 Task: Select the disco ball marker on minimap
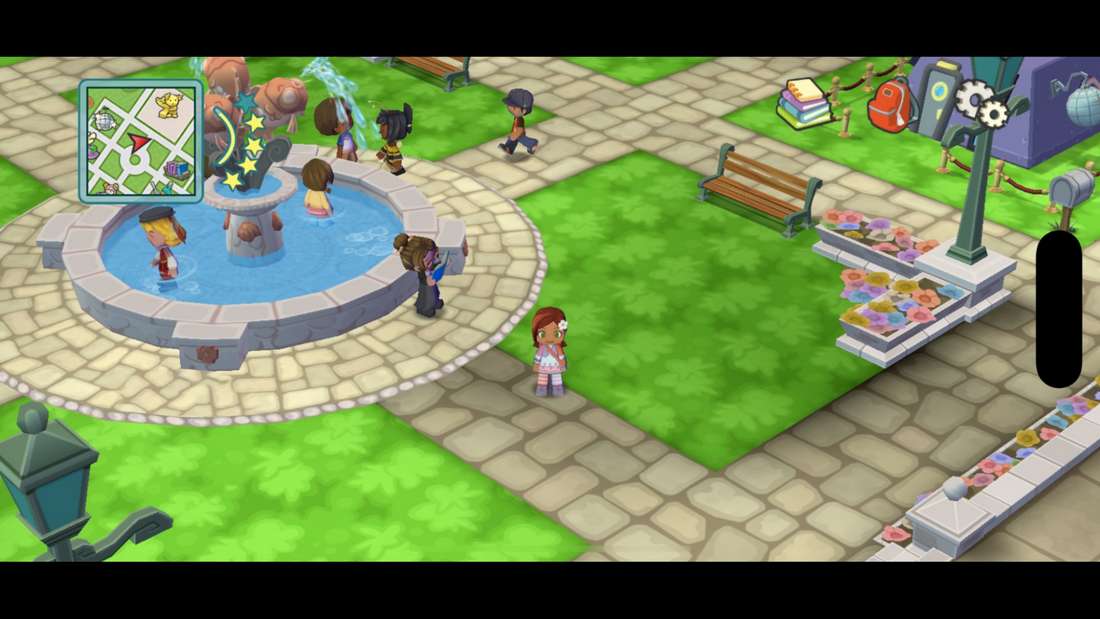tap(103, 121)
